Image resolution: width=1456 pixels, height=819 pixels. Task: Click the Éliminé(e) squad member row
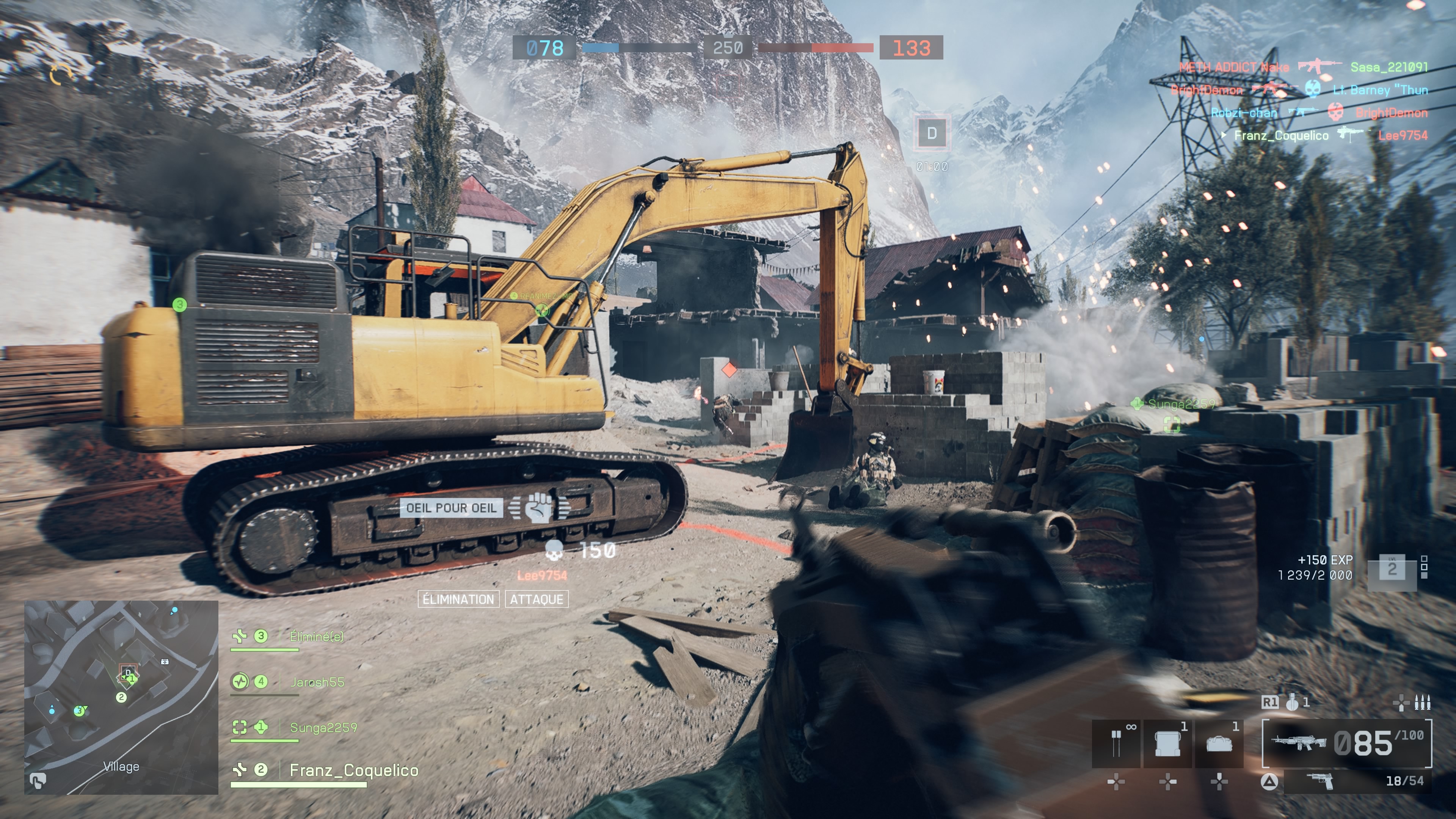click(x=315, y=637)
